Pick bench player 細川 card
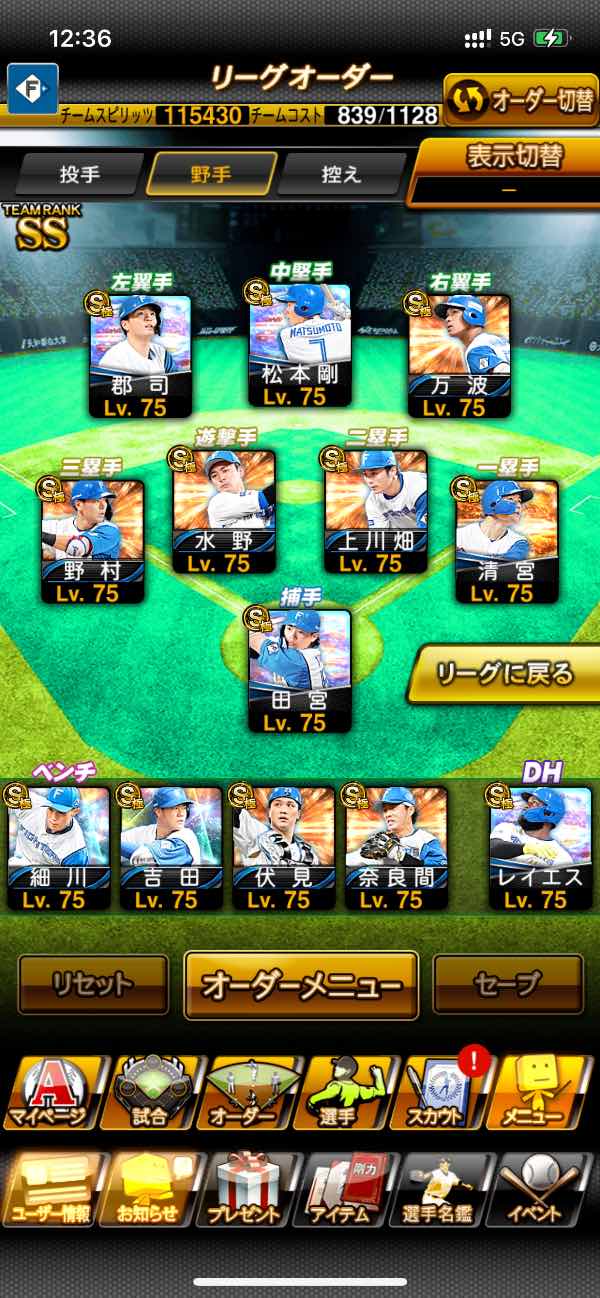600x1298 pixels. (59, 847)
